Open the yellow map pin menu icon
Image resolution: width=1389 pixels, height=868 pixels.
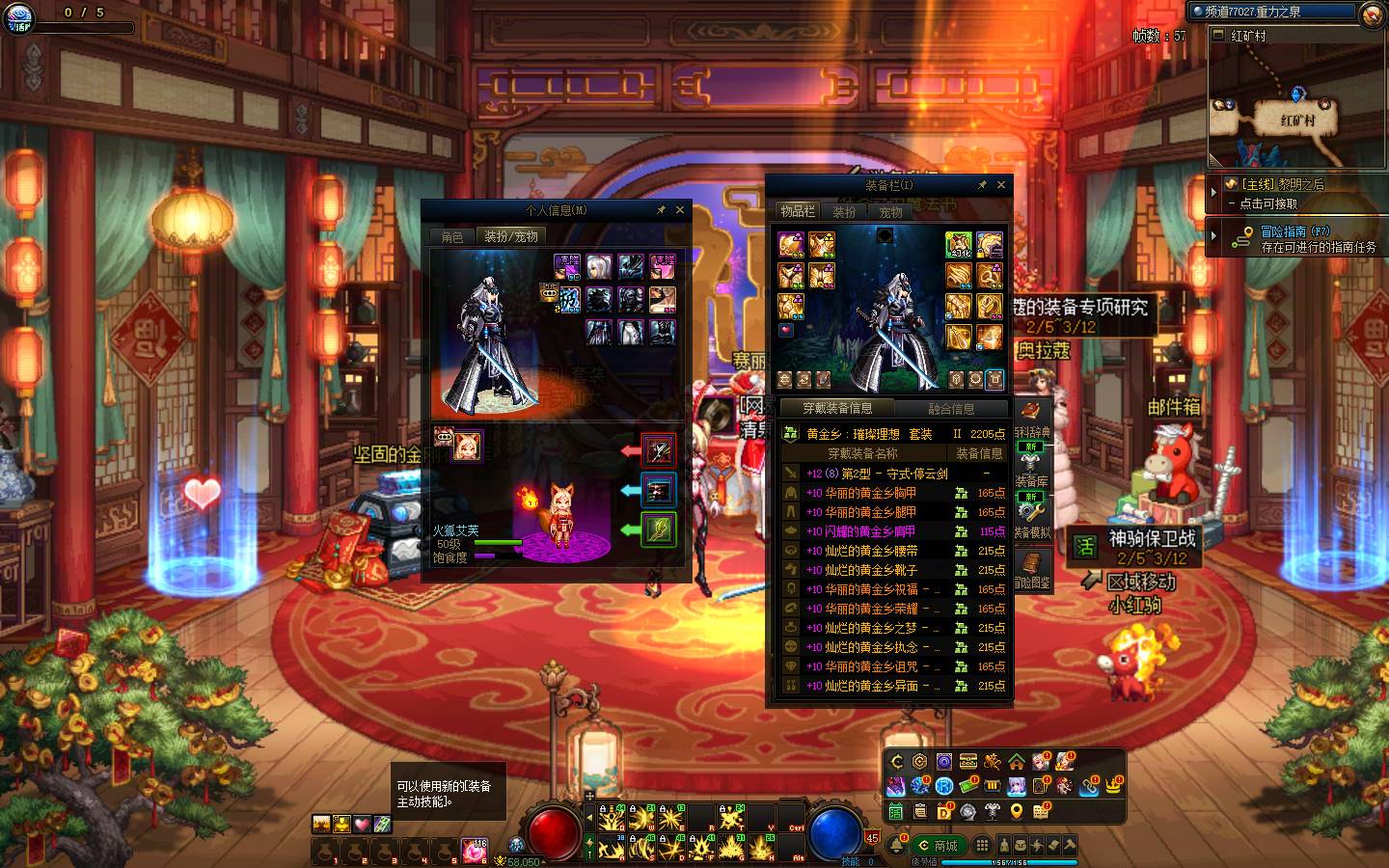pos(1016,812)
